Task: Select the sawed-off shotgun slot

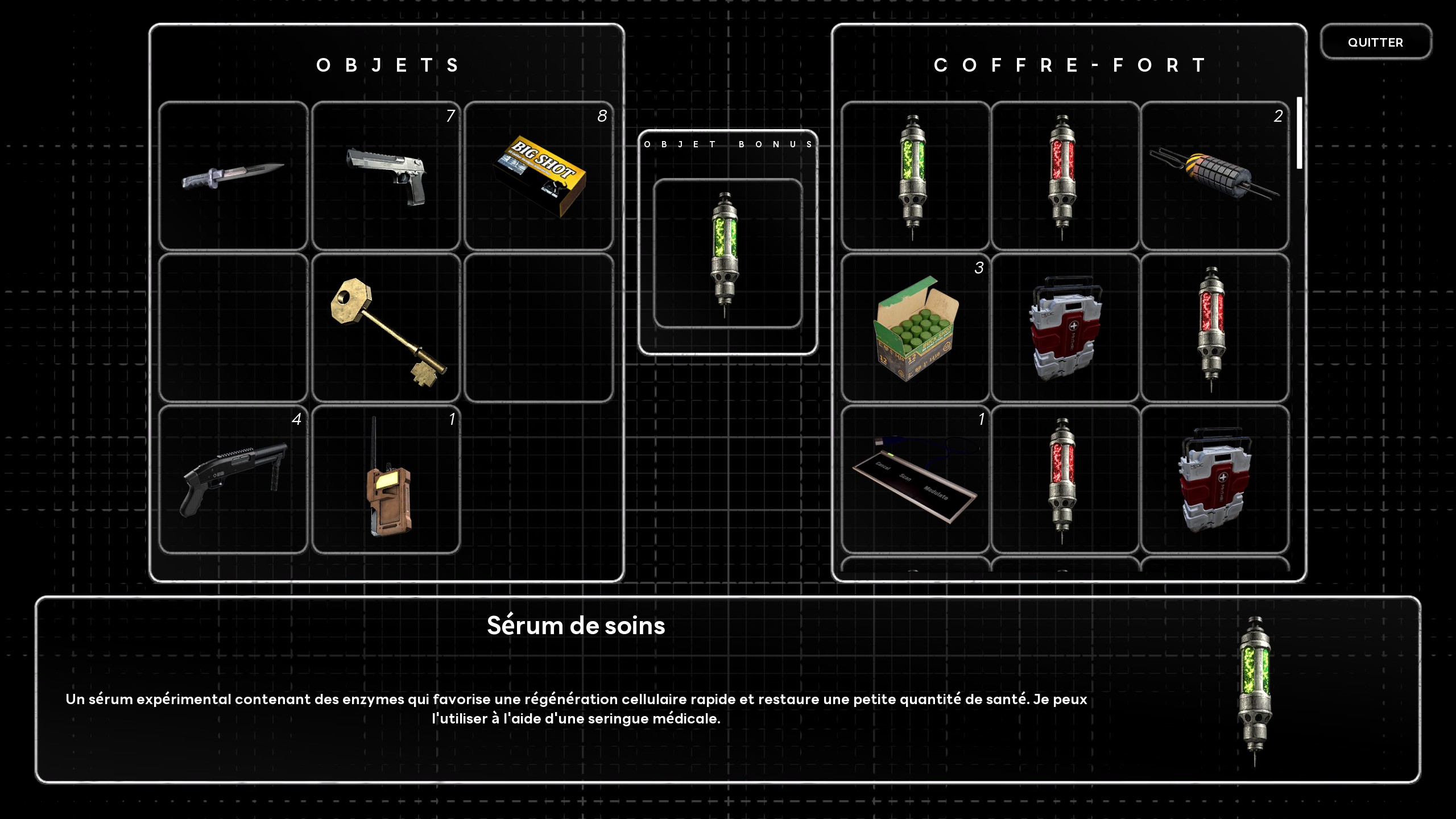Action: pos(233,479)
